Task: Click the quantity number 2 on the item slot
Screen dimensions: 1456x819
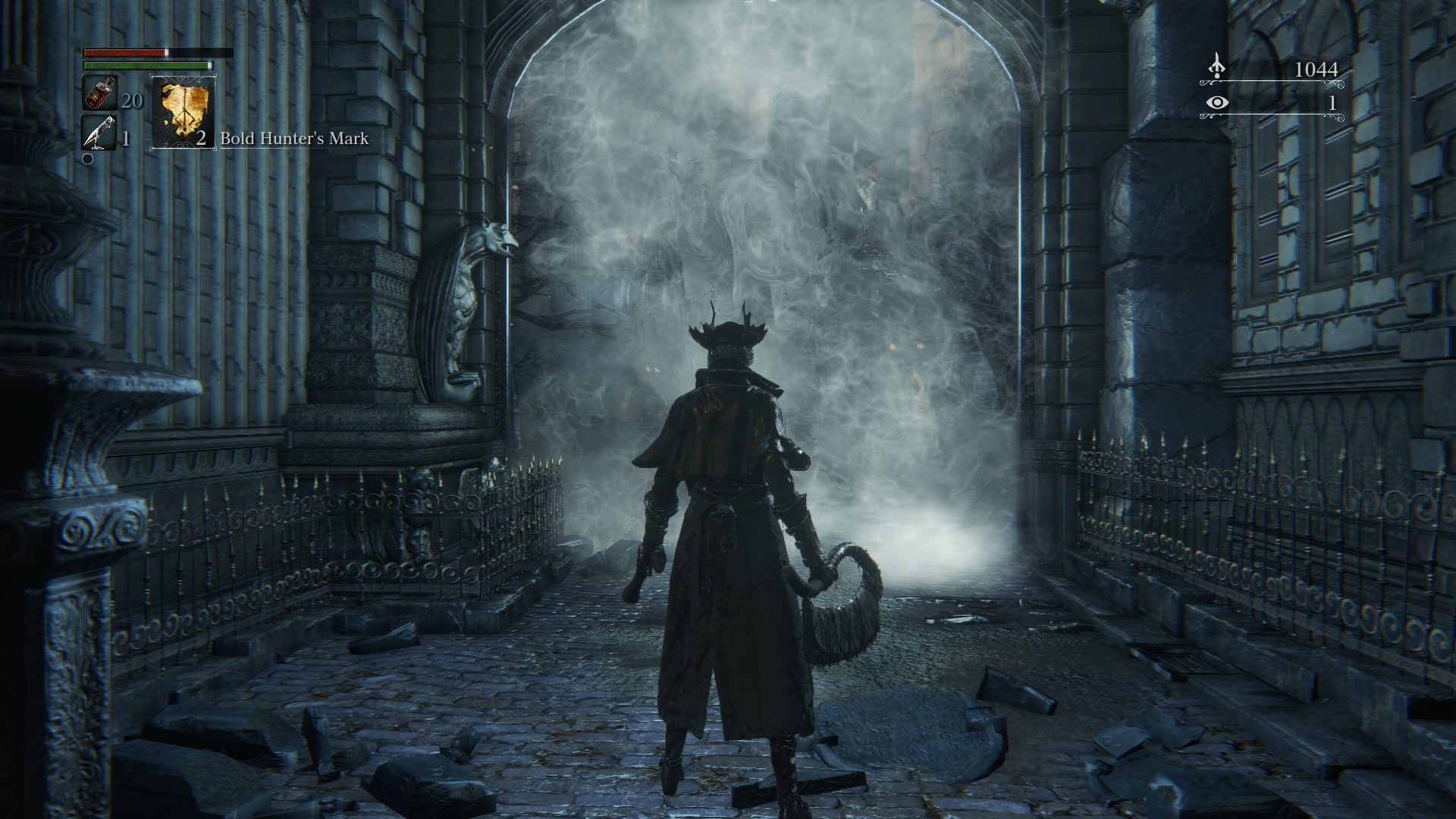Action: (201, 140)
